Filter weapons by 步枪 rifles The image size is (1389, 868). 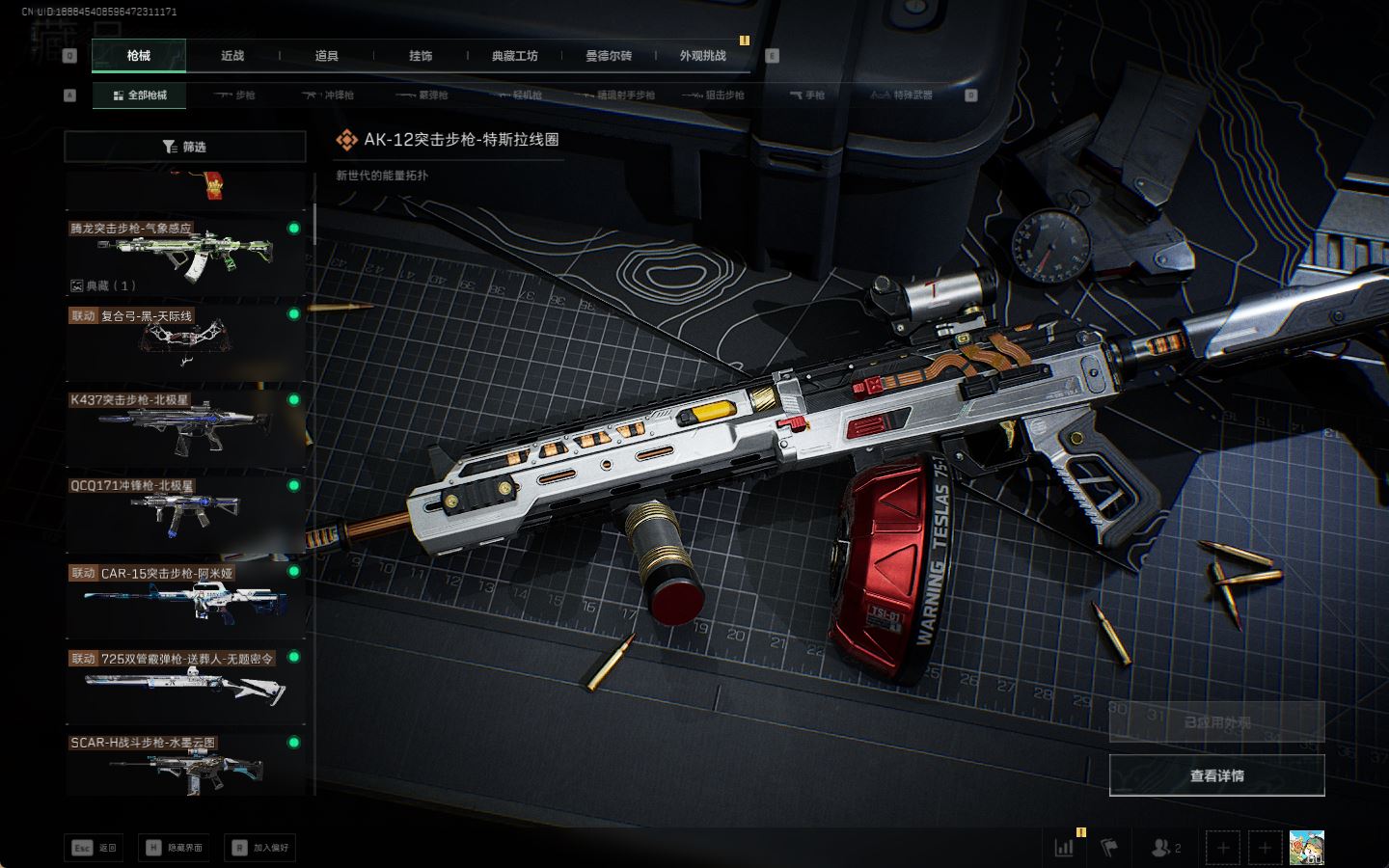tap(235, 95)
